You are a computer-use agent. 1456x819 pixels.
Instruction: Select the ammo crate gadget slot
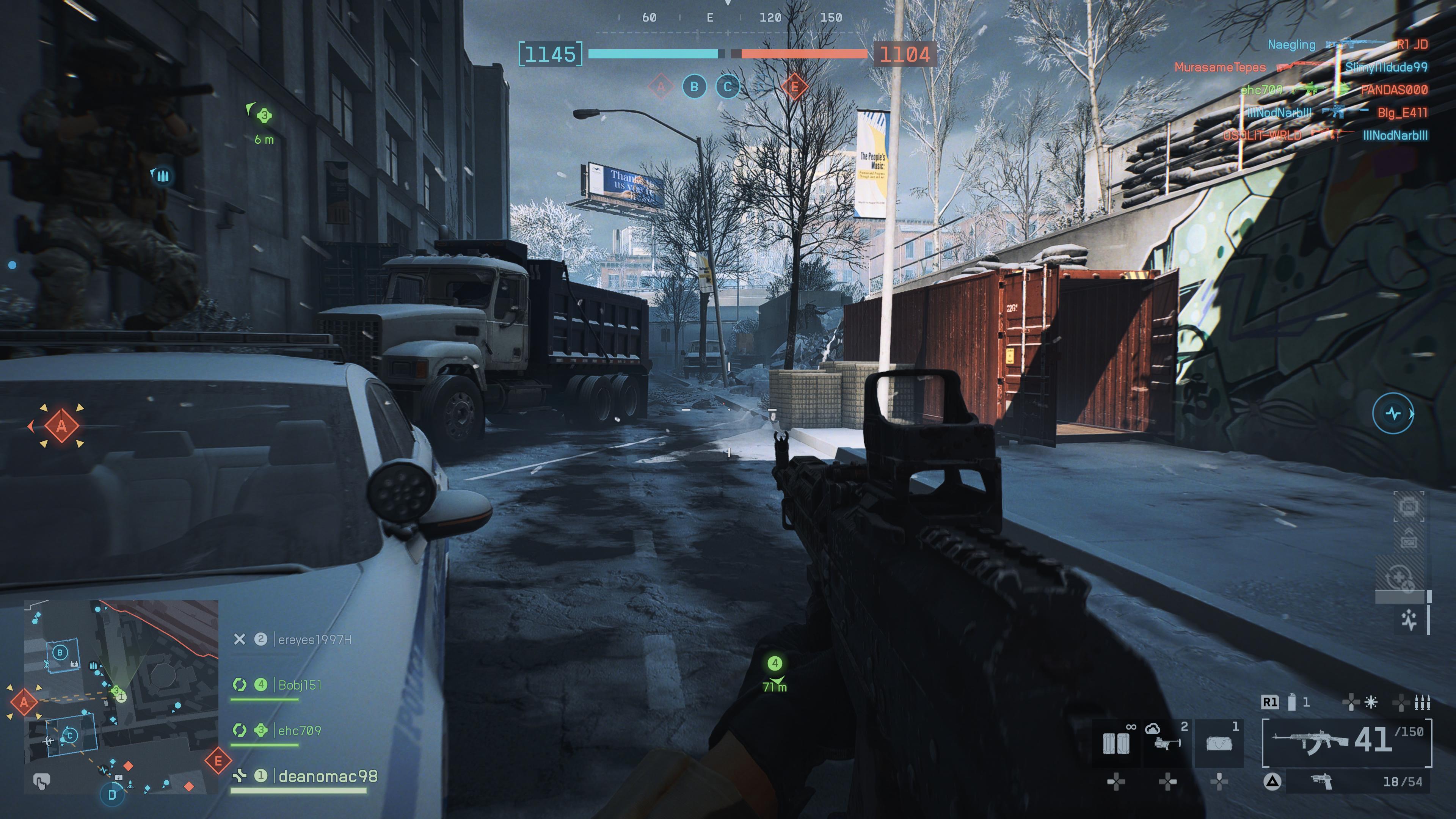tap(1116, 743)
